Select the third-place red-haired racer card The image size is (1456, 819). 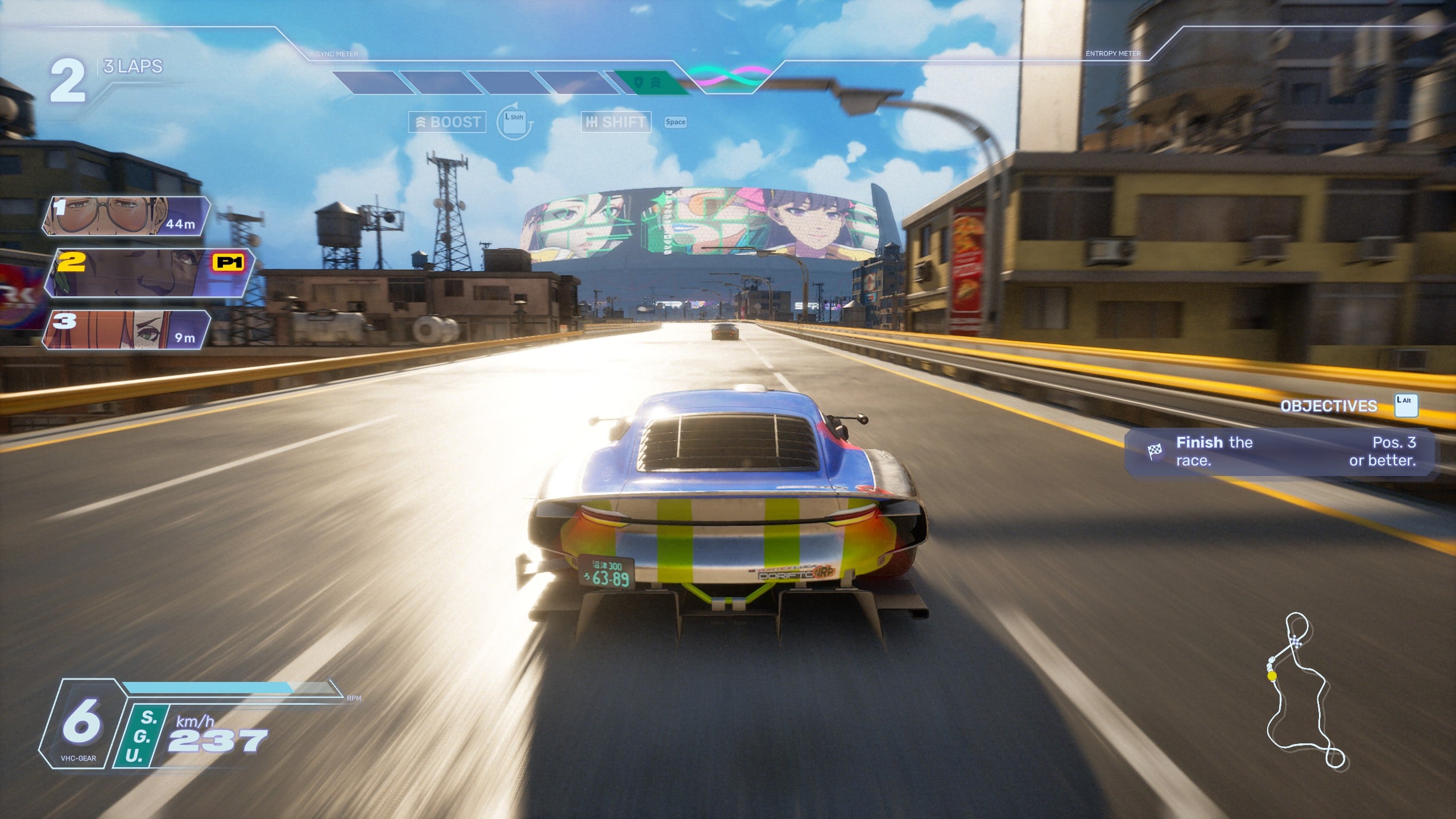click(126, 330)
